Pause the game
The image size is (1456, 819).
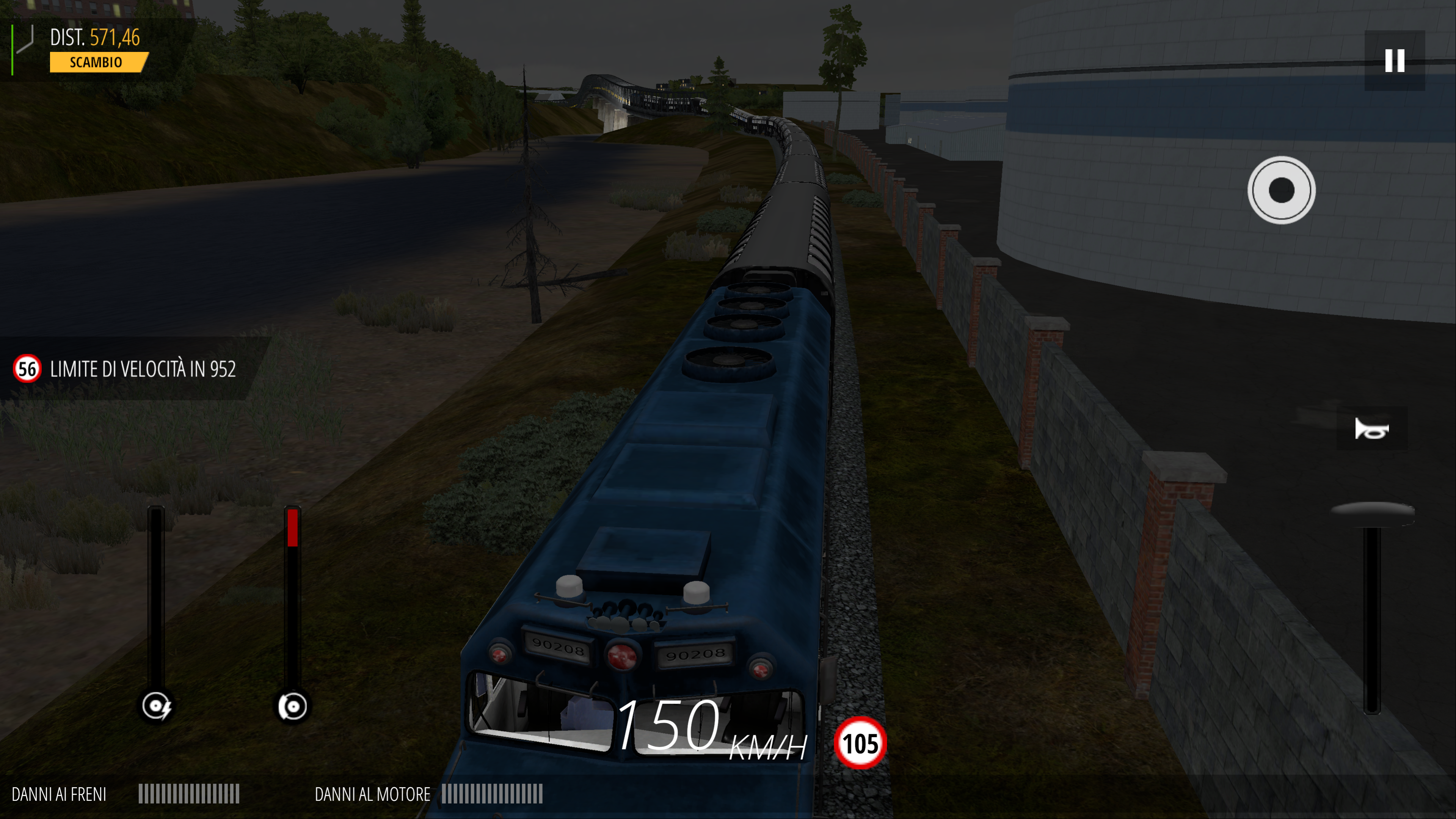click(x=1395, y=61)
